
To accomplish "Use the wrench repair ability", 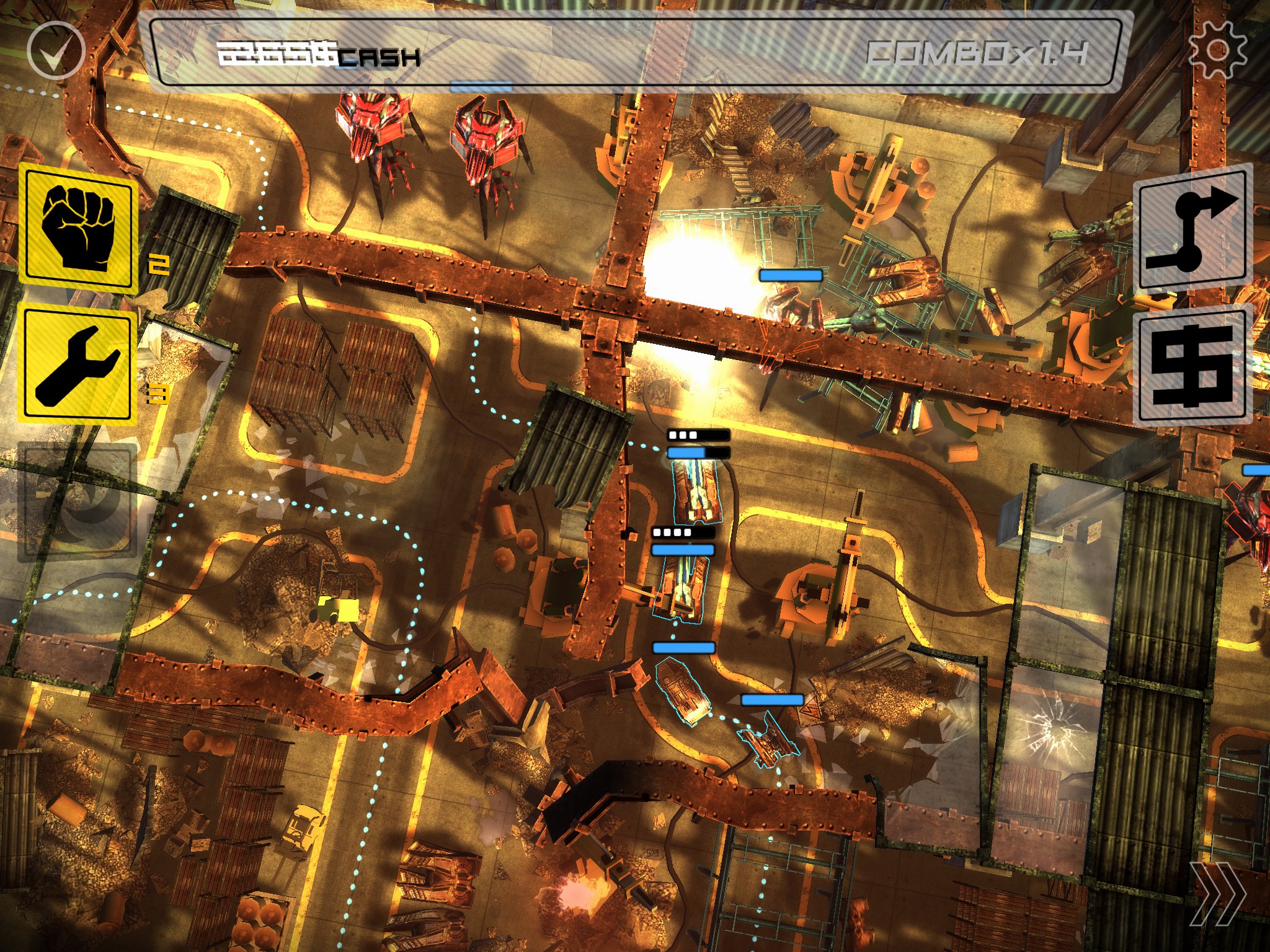I will coord(78,366).
